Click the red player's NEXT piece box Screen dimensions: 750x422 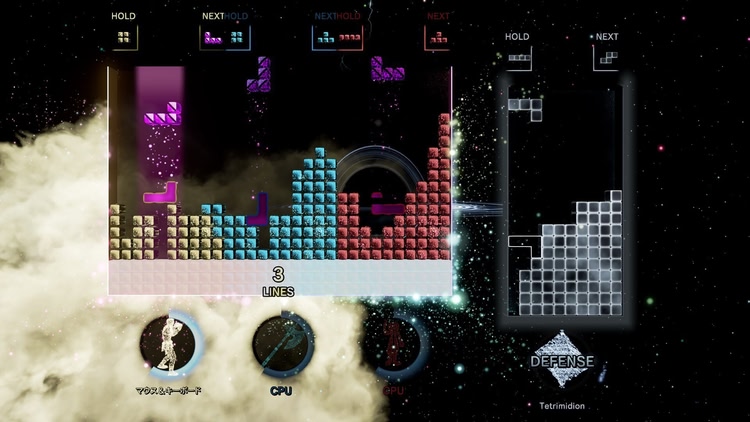(437, 38)
